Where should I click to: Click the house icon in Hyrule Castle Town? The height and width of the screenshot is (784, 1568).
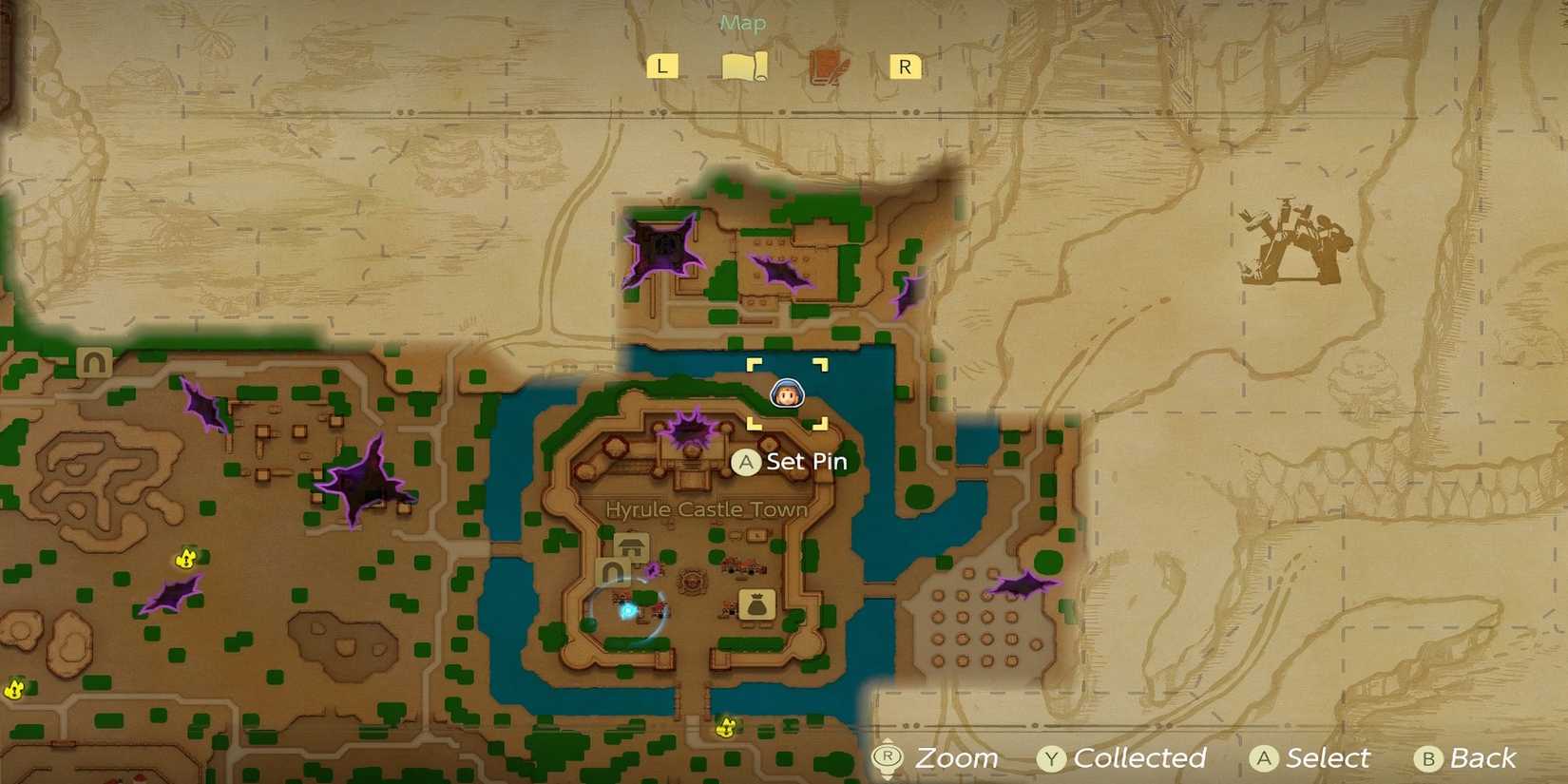pos(630,548)
